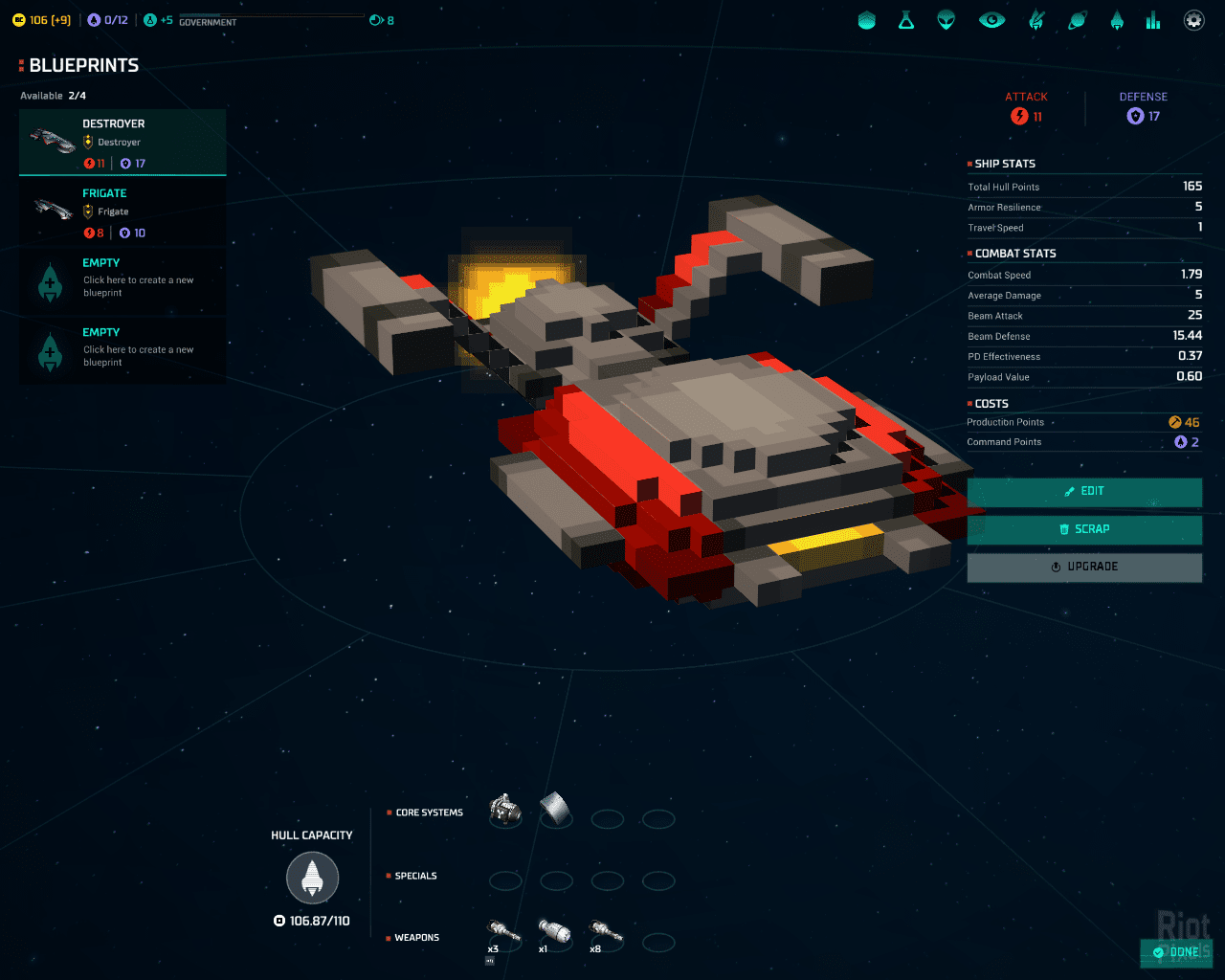Open the alien head diplomacy screen

pos(947,20)
